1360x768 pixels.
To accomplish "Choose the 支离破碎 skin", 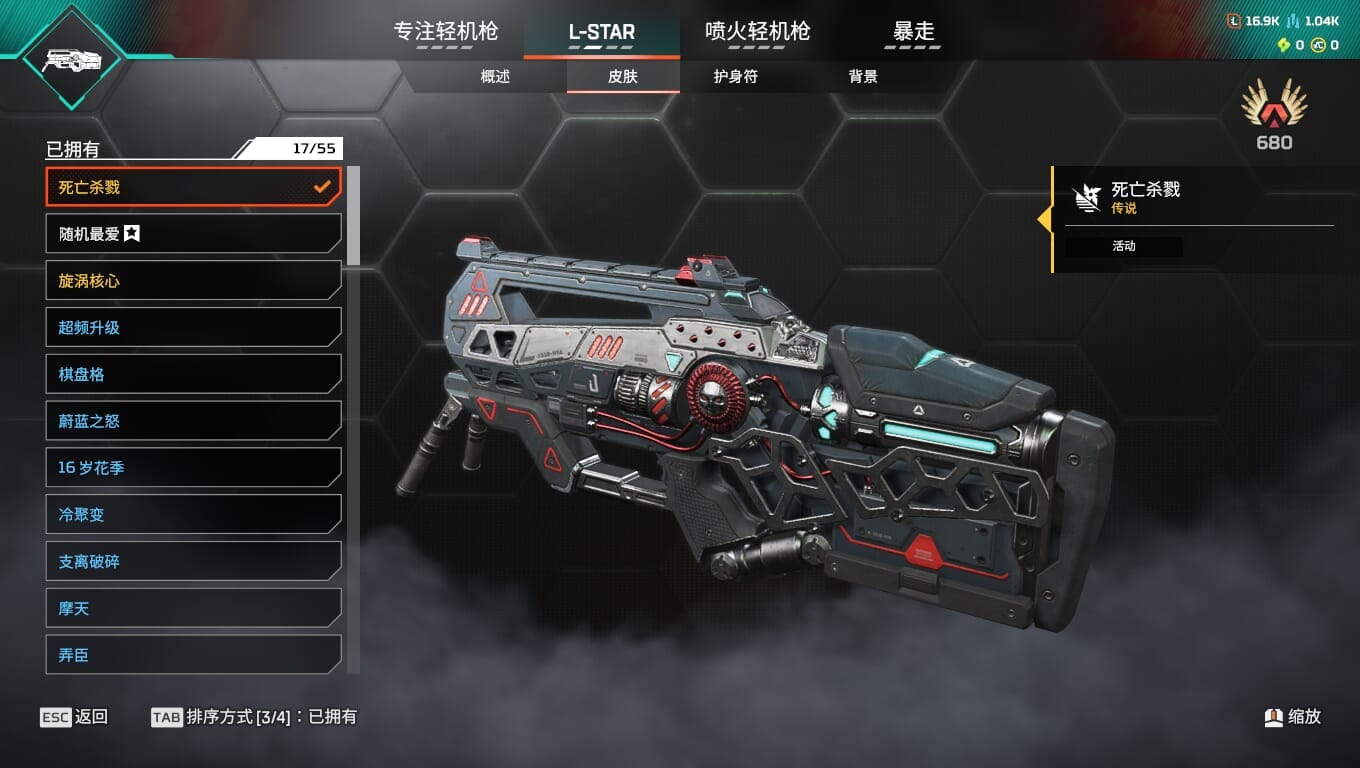I will click(x=193, y=561).
